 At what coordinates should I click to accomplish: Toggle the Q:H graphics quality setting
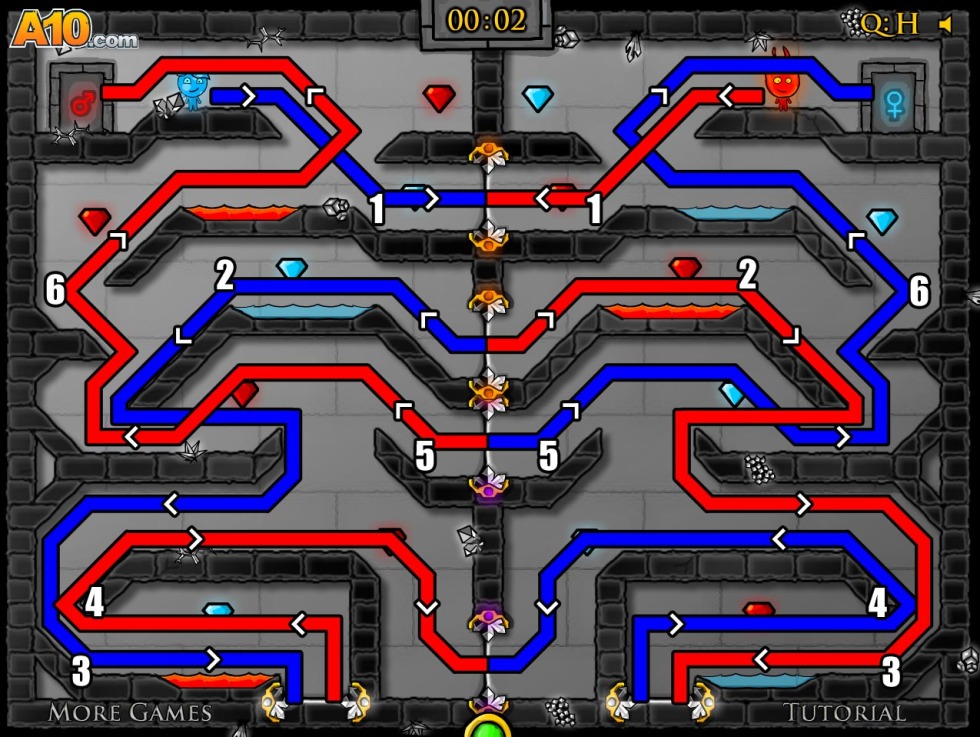point(890,23)
